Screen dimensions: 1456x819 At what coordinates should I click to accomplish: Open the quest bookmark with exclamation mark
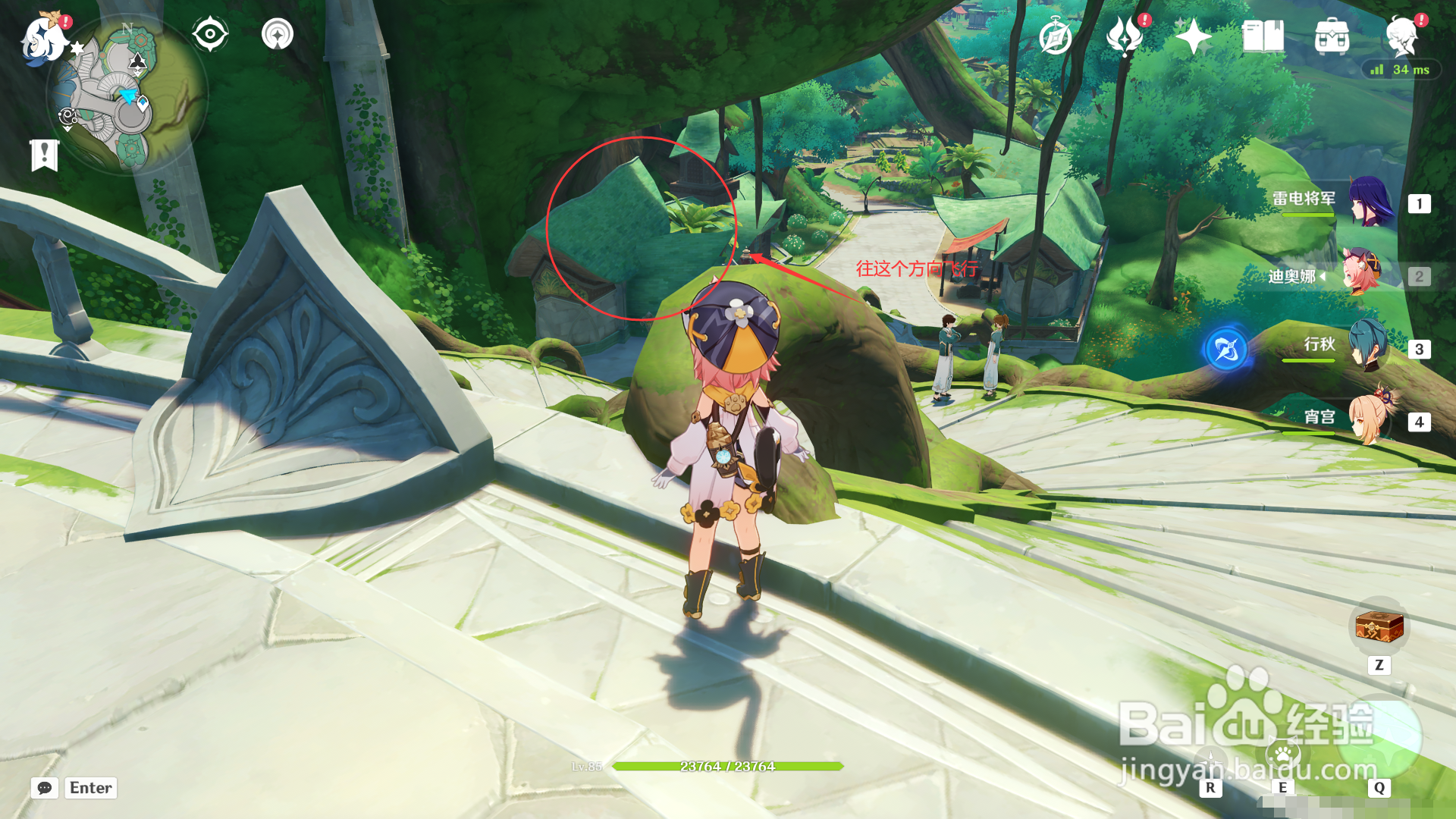point(45,155)
